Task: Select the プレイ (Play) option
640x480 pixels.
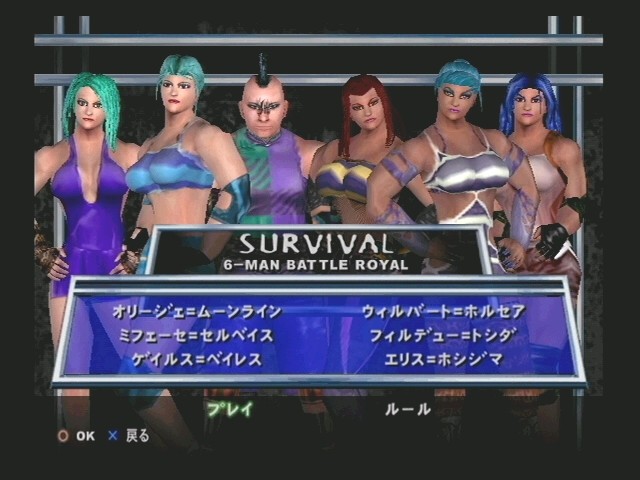Action: point(230,408)
